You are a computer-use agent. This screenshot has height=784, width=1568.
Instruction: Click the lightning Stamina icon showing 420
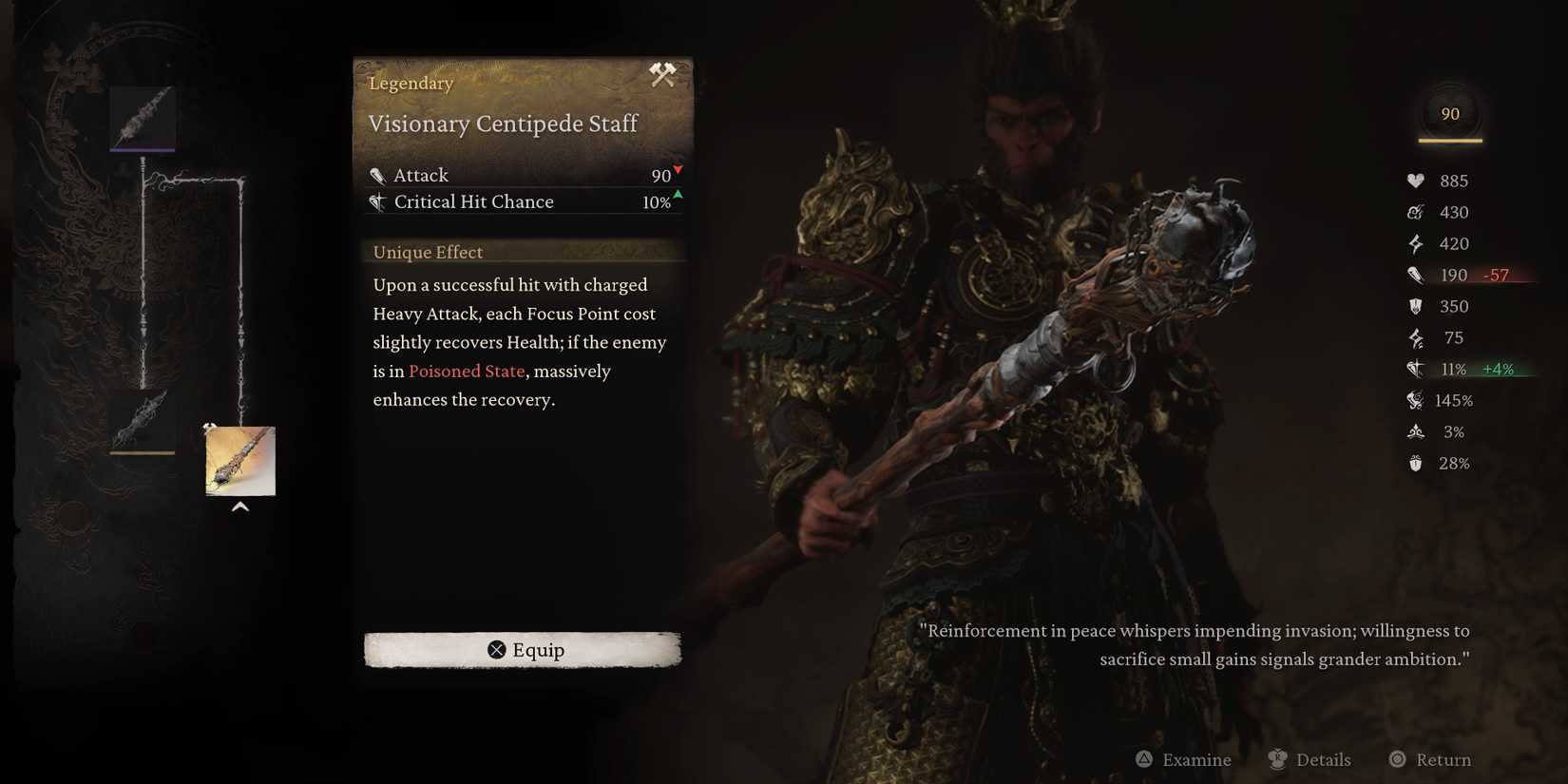coord(1415,243)
